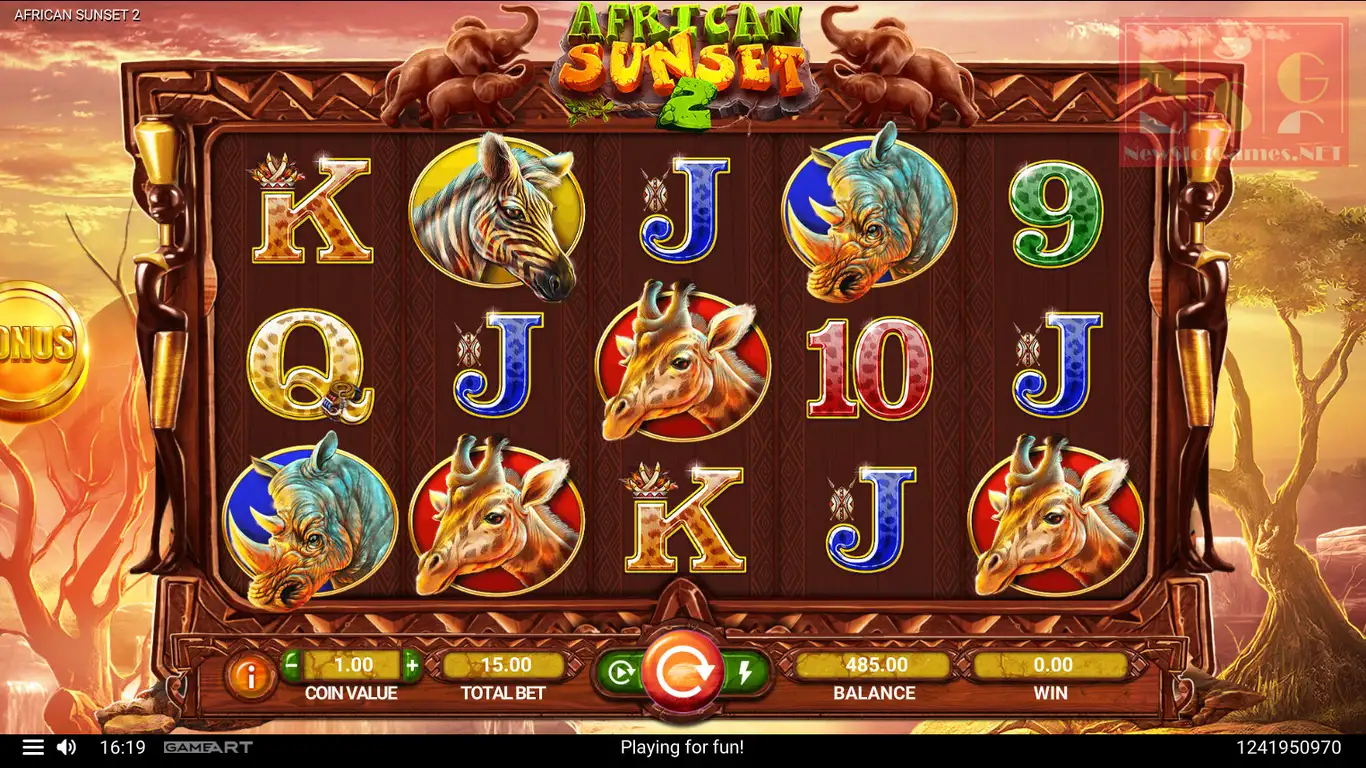Decrease coin value with the minus button
The height and width of the screenshot is (768, 1366).
coord(291,664)
